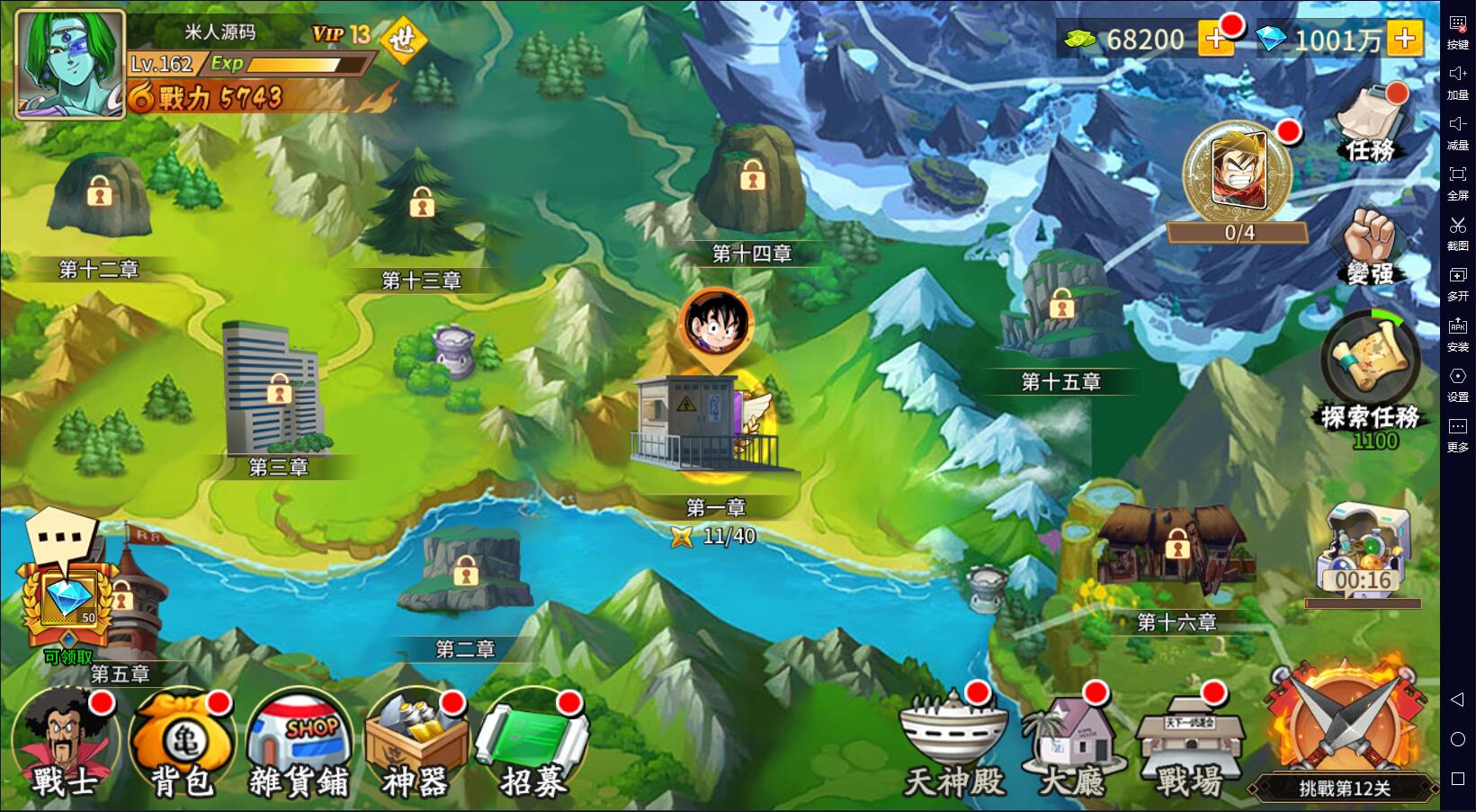Screen dimensions: 1476x812
Task: Enter the 戰場 battlefield
Action: [1190, 744]
